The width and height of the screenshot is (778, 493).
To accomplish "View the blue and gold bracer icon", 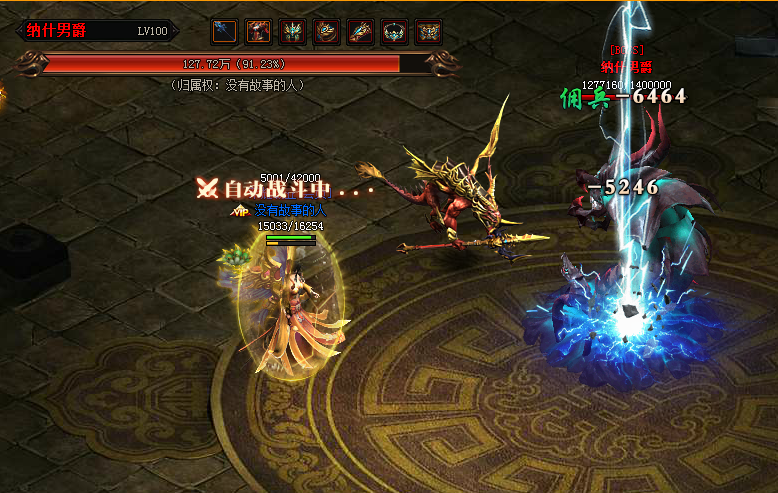I will (361, 32).
